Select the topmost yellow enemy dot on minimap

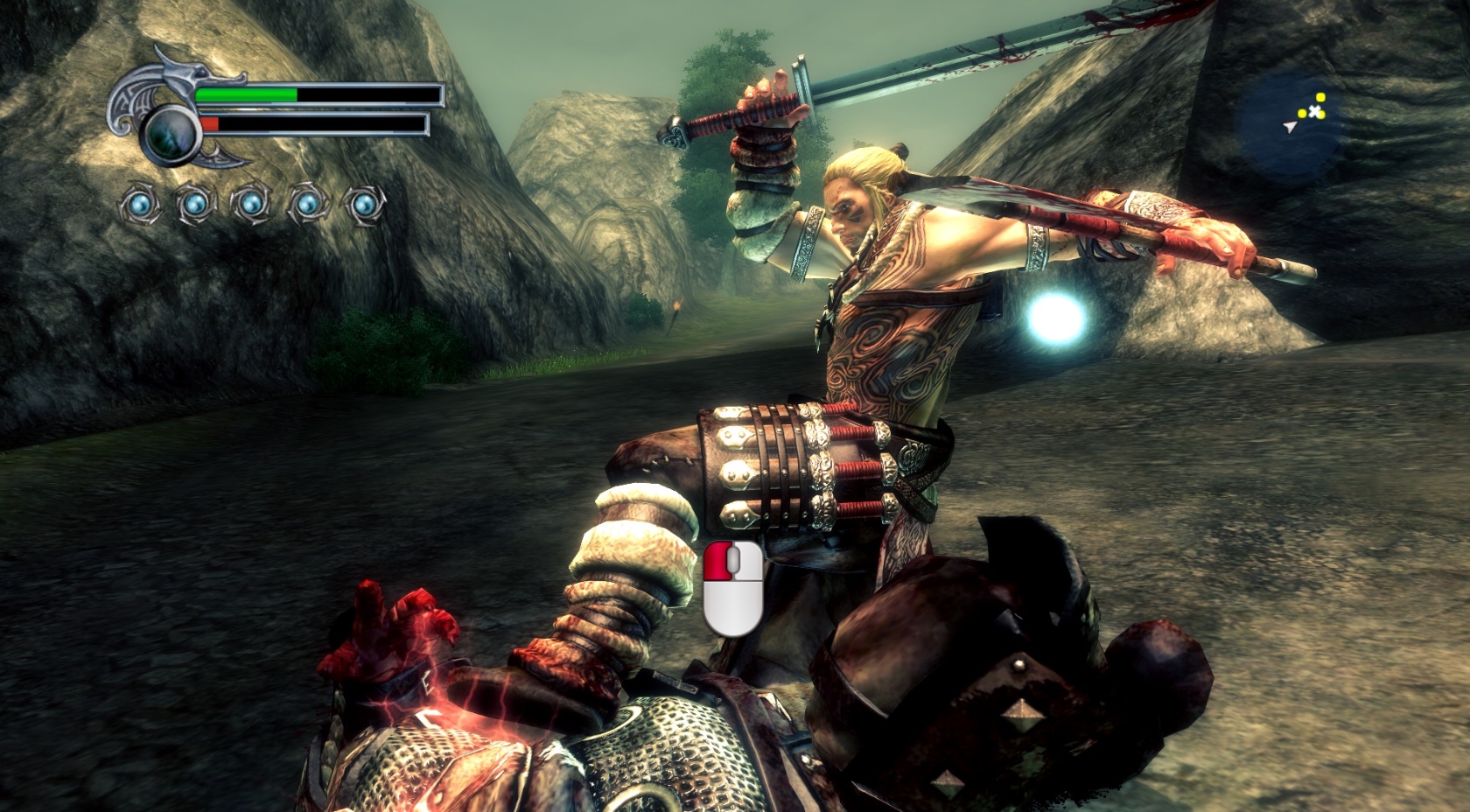1321,97
